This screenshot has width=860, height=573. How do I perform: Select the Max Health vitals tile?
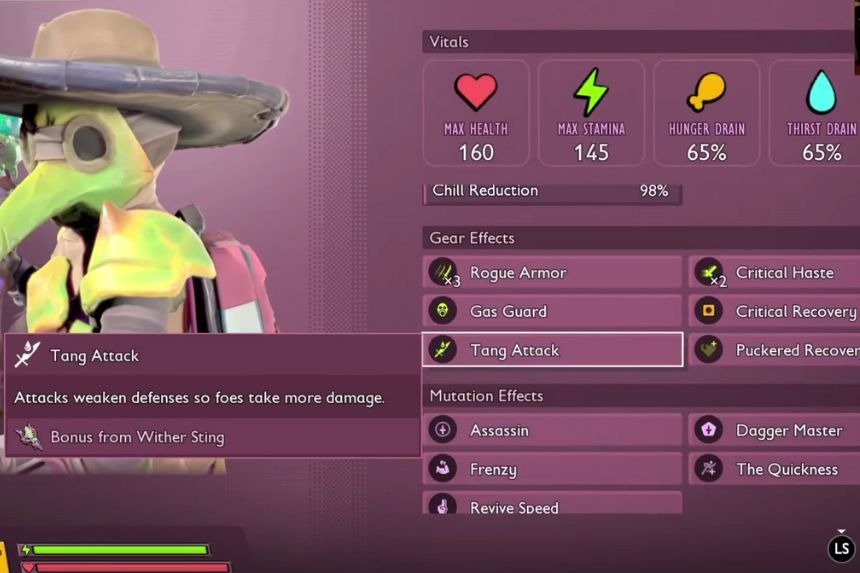click(476, 113)
